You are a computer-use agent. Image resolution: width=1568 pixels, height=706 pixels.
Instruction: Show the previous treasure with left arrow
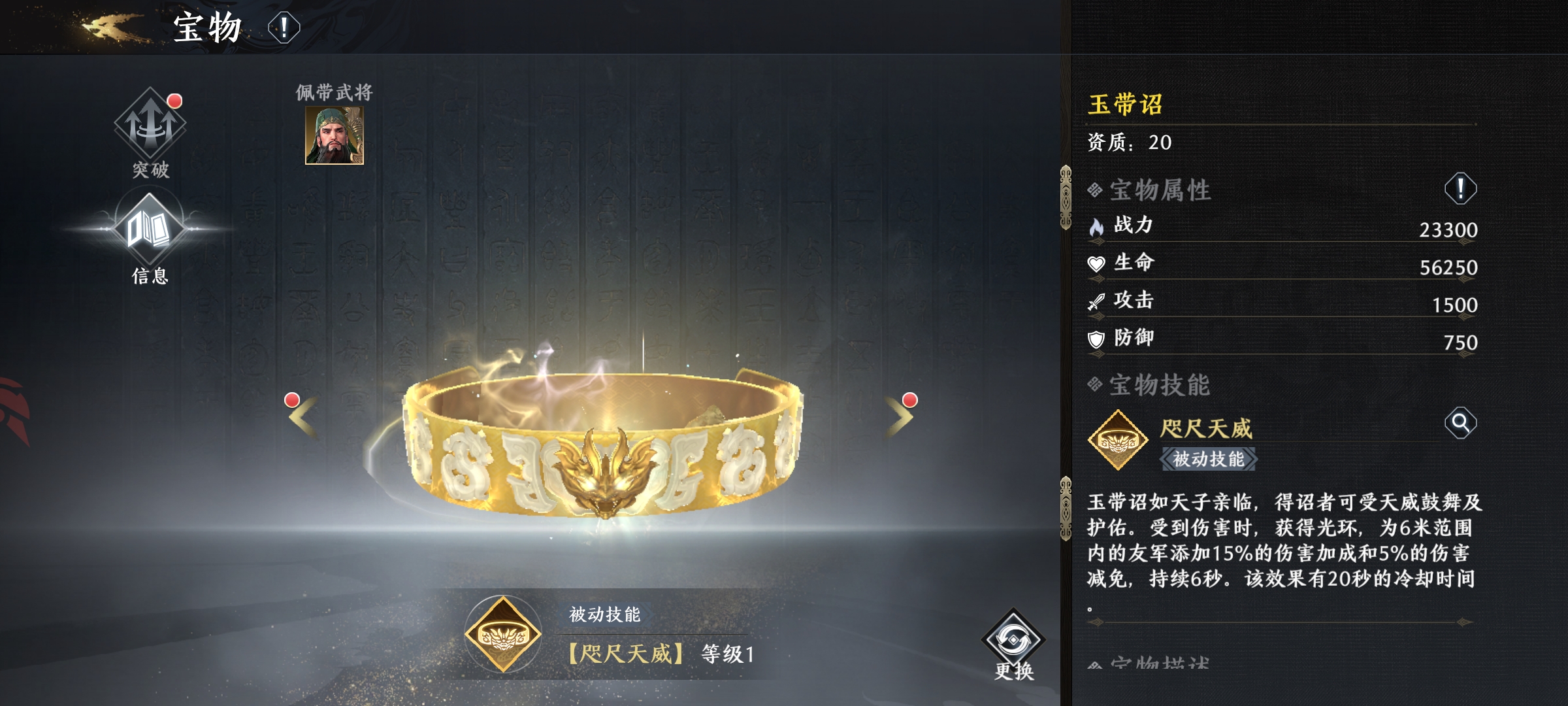pos(303,416)
